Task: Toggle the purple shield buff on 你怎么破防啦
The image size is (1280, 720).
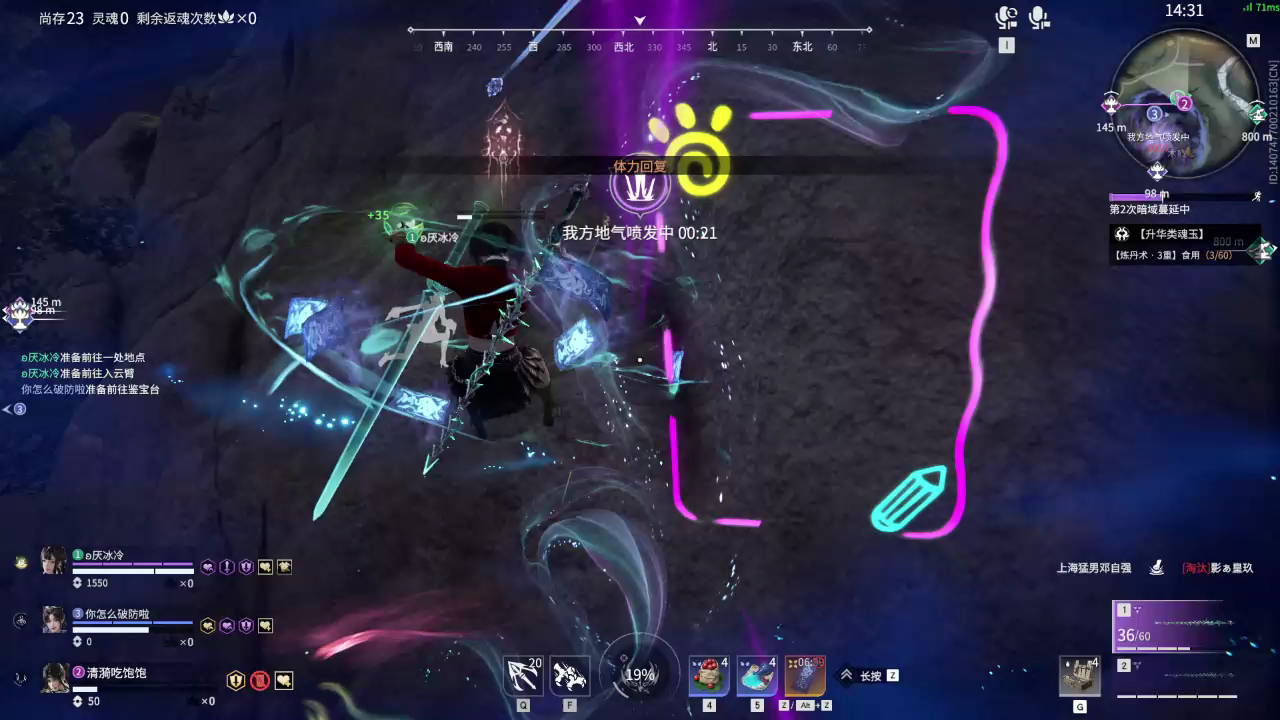Action: point(246,626)
